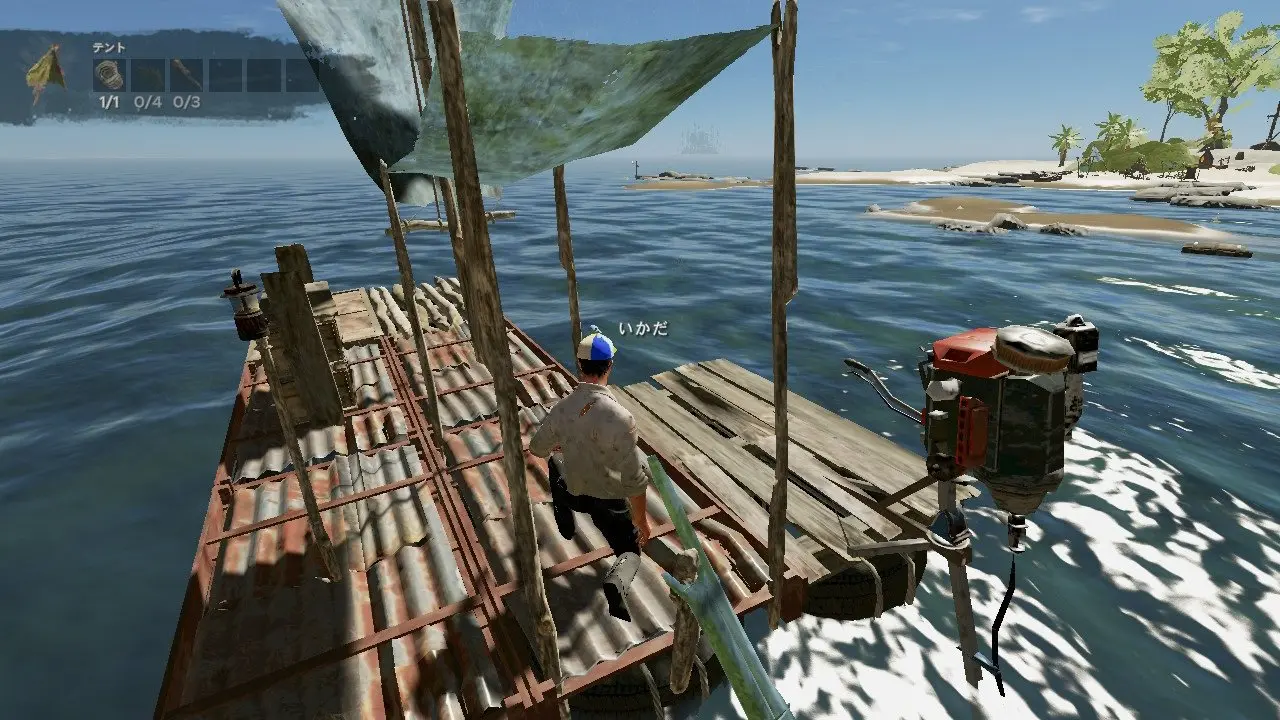Choose the wooden stick material slot
The image size is (1280, 720).
click(x=186, y=75)
